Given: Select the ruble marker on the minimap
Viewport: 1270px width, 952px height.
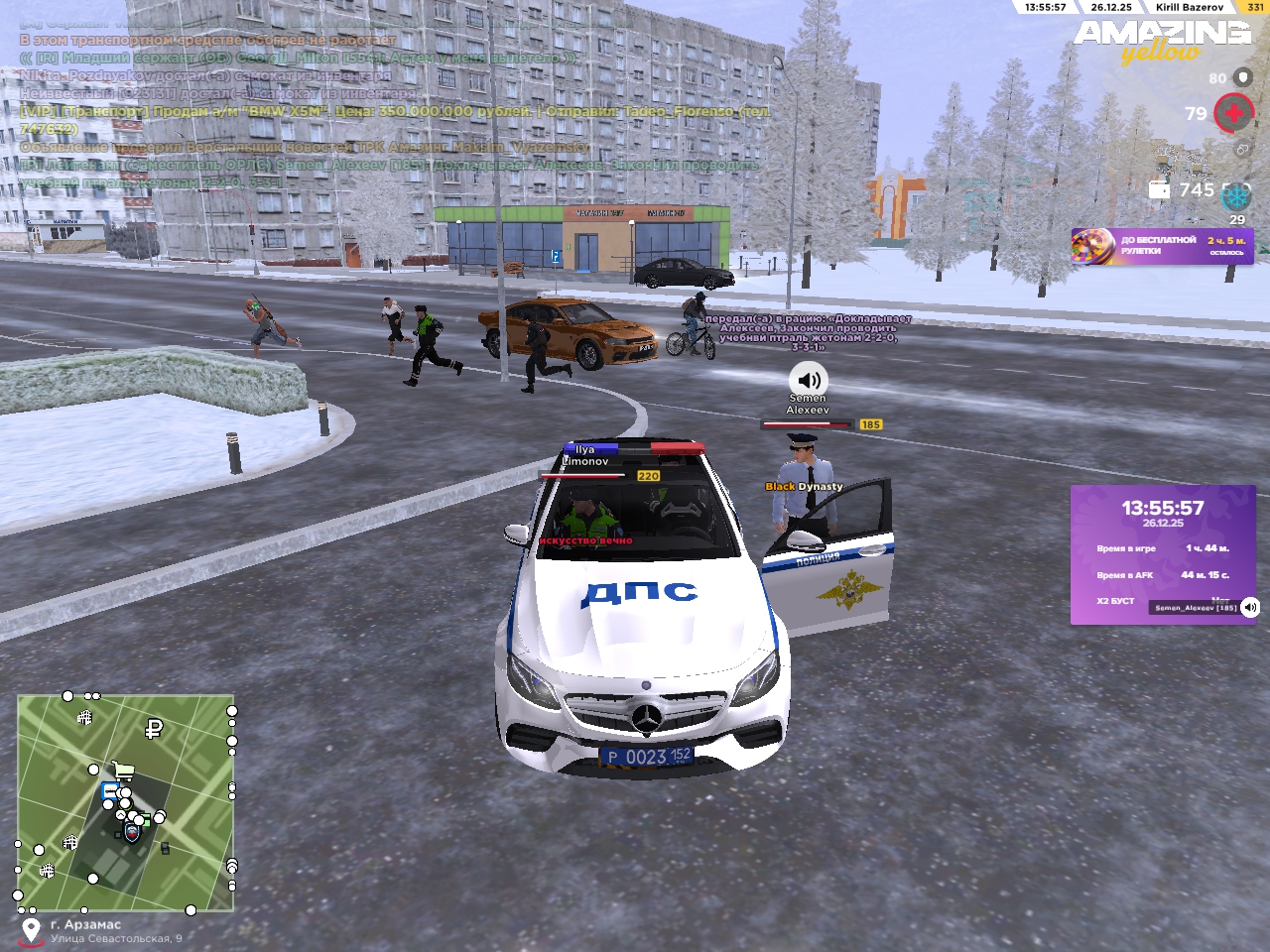Looking at the screenshot, I should [154, 730].
